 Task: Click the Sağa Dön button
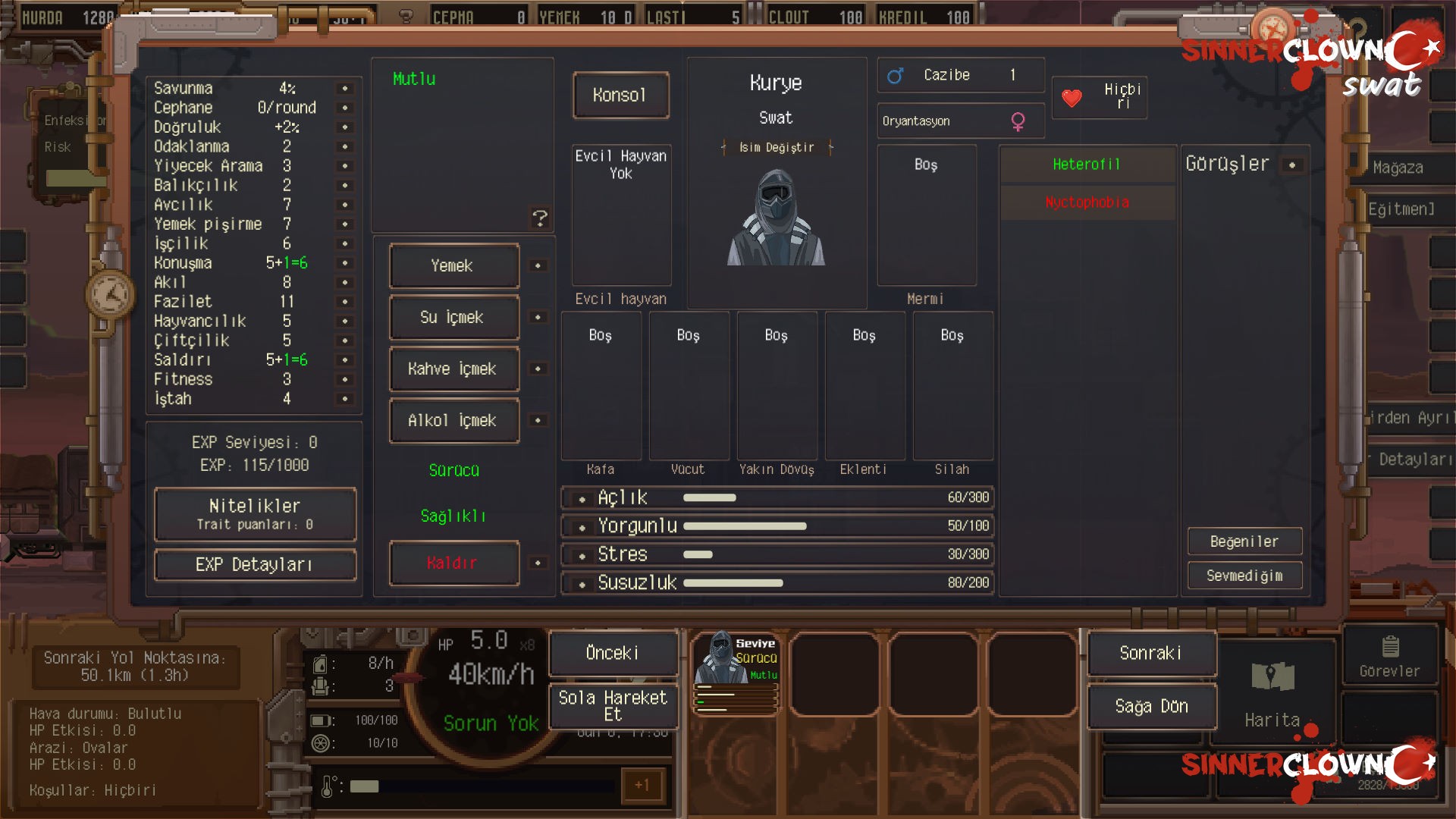pos(1151,706)
